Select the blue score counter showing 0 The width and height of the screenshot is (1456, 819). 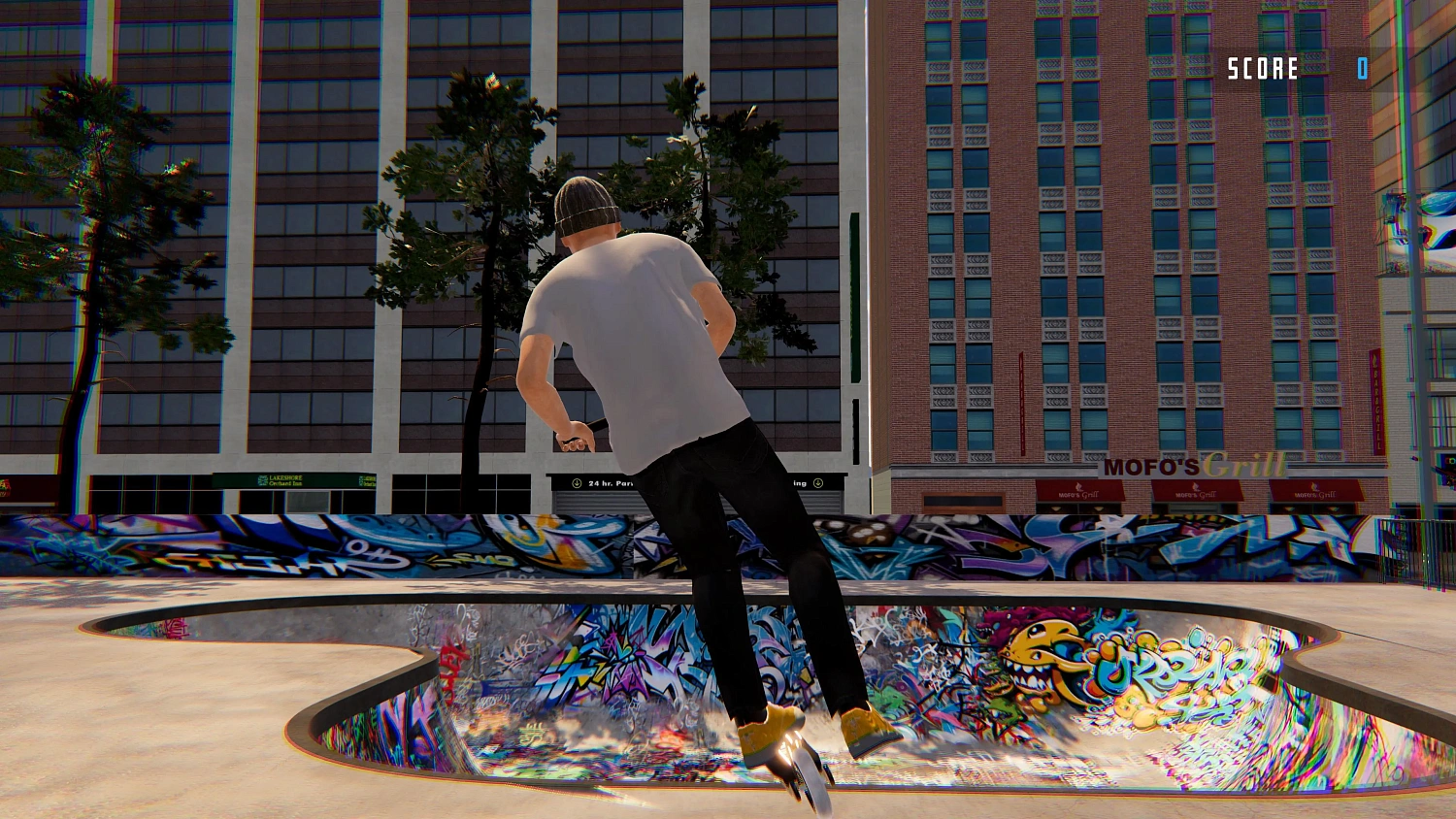pos(1362,69)
